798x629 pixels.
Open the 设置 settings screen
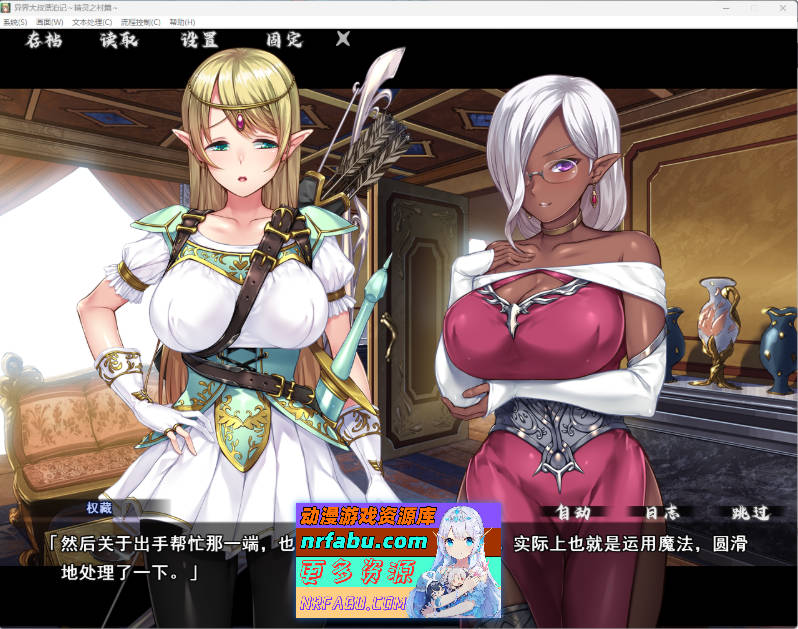pyautogui.click(x=199, y=41)
